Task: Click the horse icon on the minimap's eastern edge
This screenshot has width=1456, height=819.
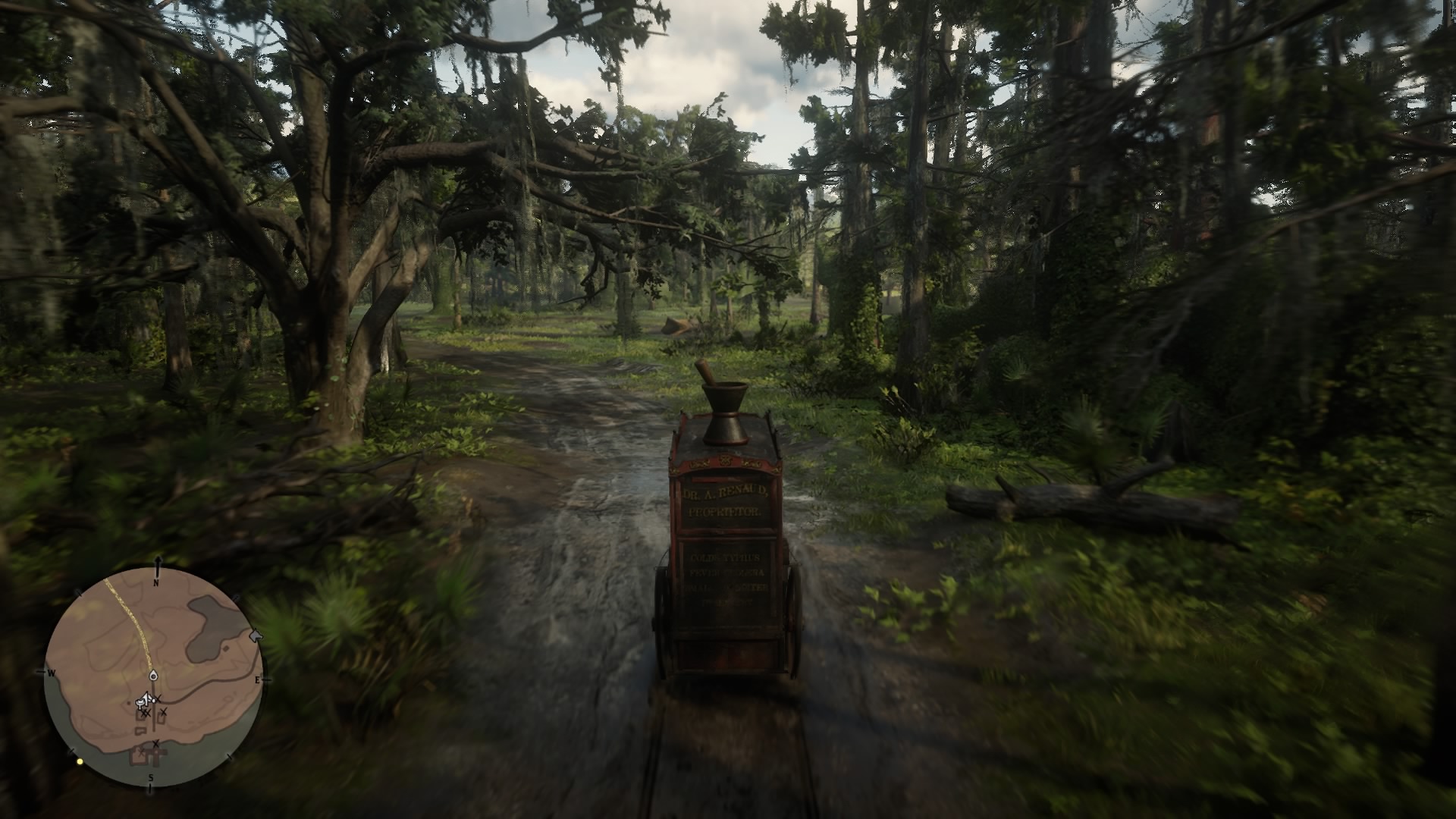Action: (x=256, y=635)
